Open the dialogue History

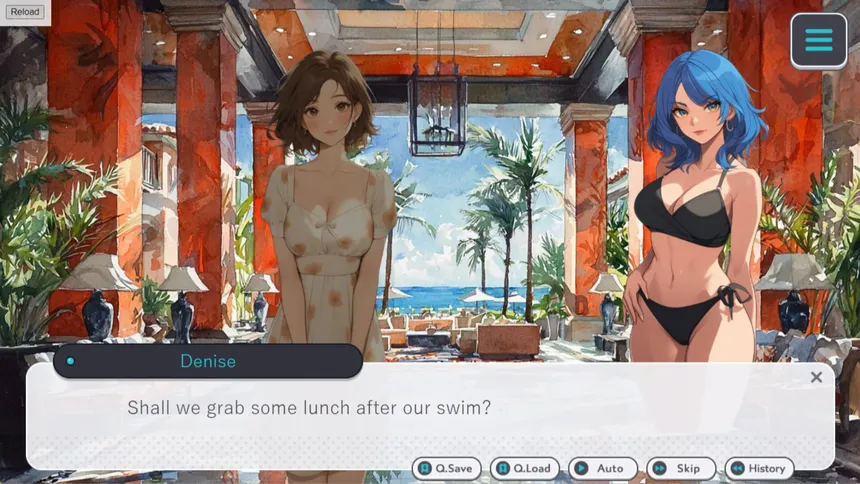pos(758,468)
